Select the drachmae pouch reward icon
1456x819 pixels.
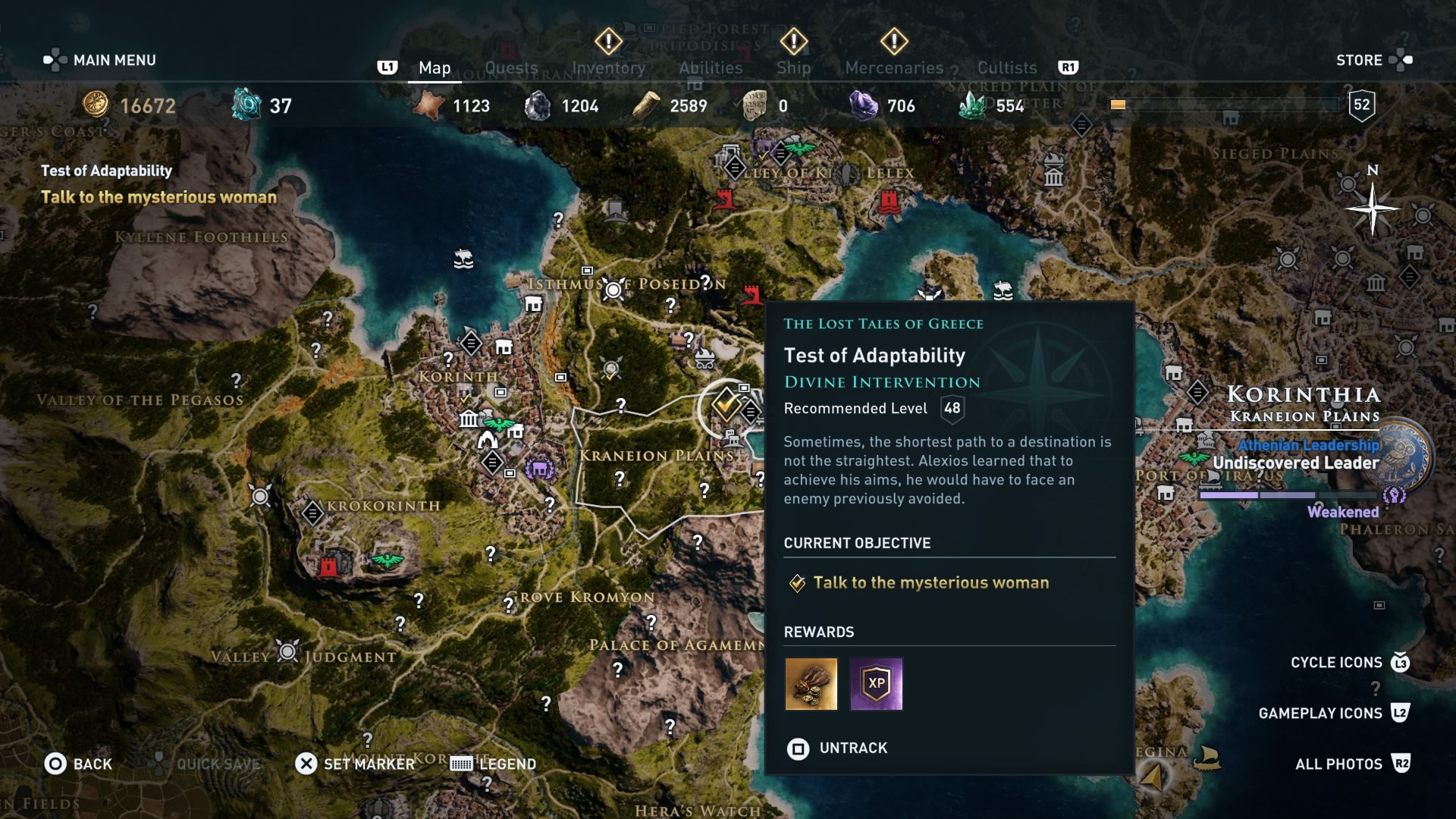[811, 684]
